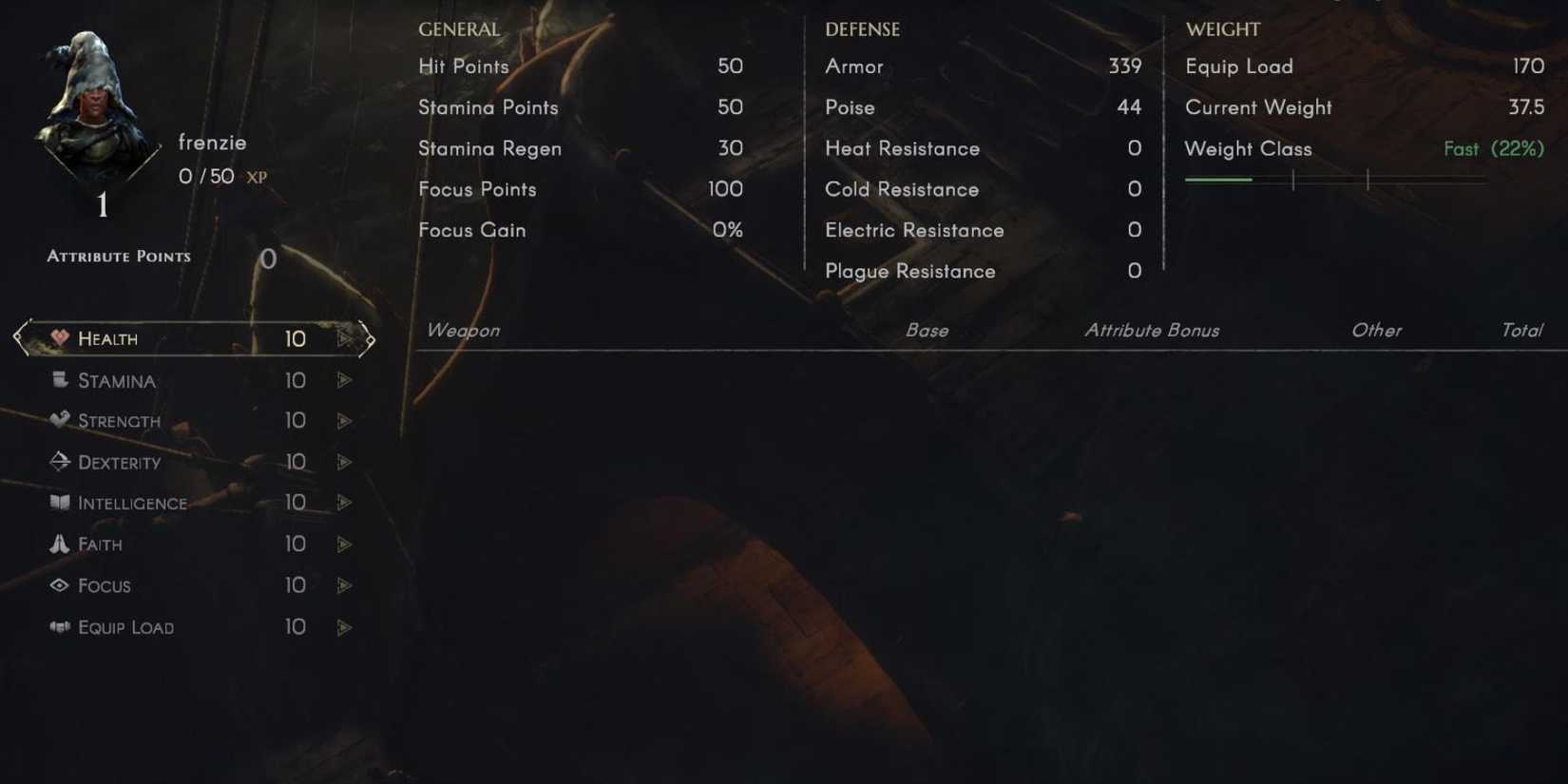Select the Intelligence book icon
1568x784 pixels.
tap(61, 504)
